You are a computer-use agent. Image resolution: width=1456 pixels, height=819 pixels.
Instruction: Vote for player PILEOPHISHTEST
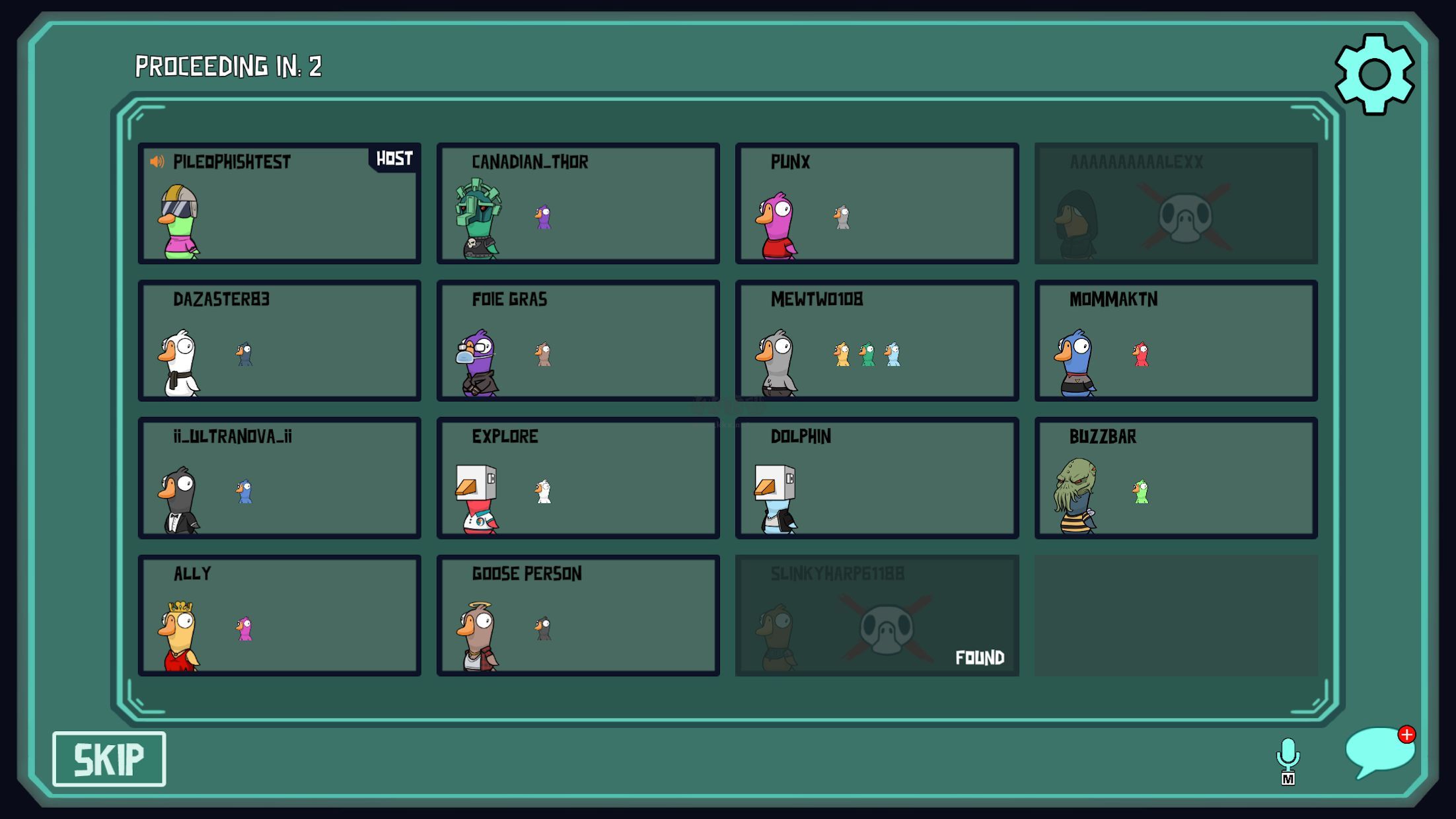(279, 203)
